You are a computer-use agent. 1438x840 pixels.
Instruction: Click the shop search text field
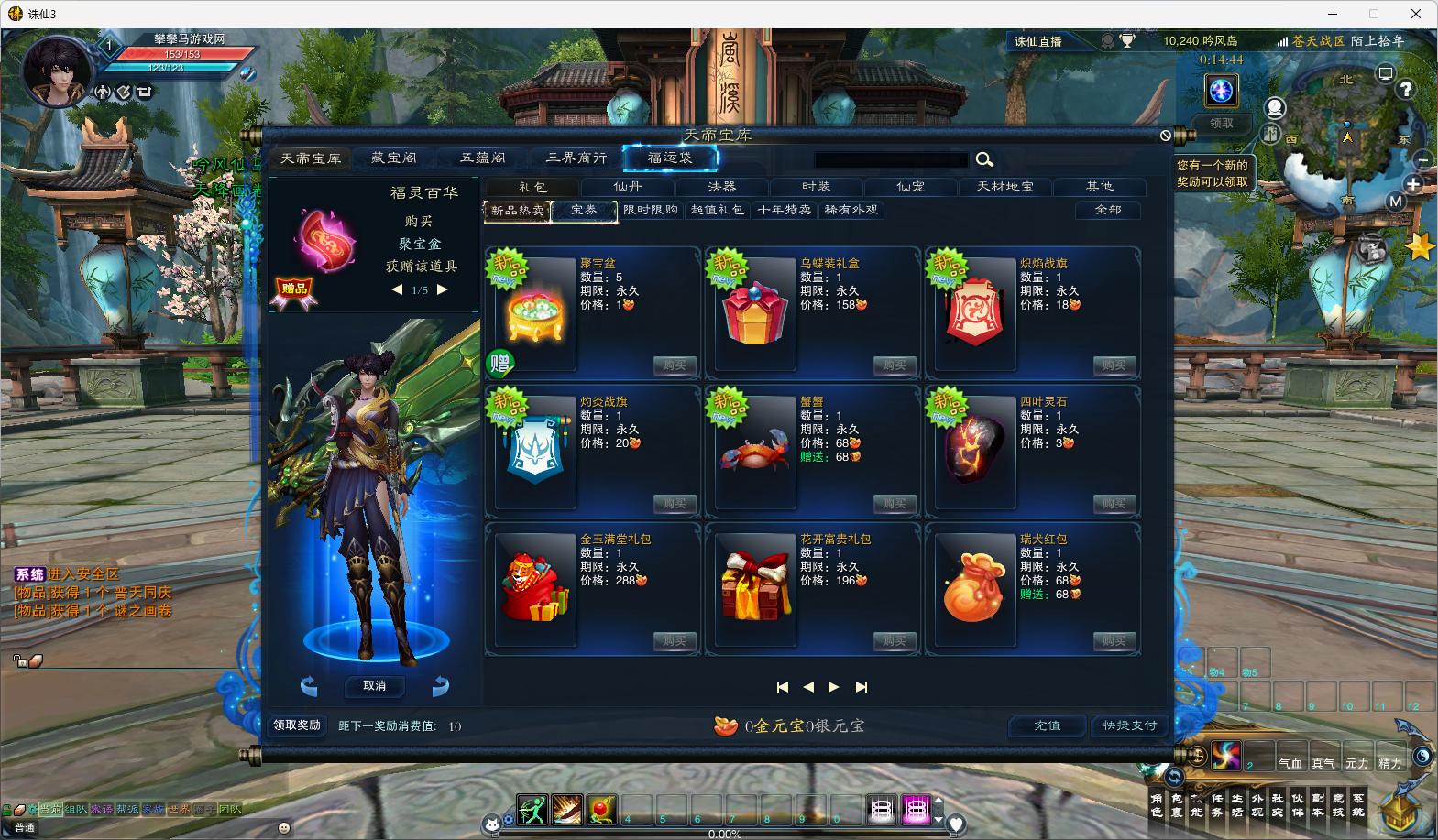tap(890, 160)
